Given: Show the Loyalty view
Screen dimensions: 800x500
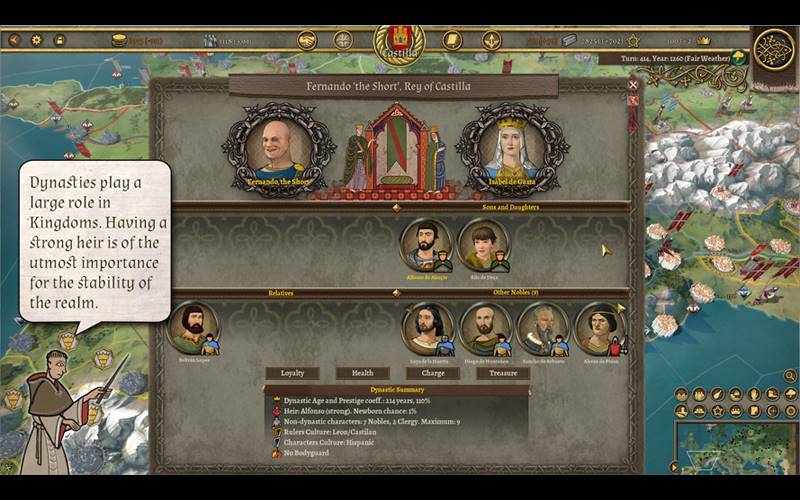Looking at the screenshot, I should pos(292,373).
